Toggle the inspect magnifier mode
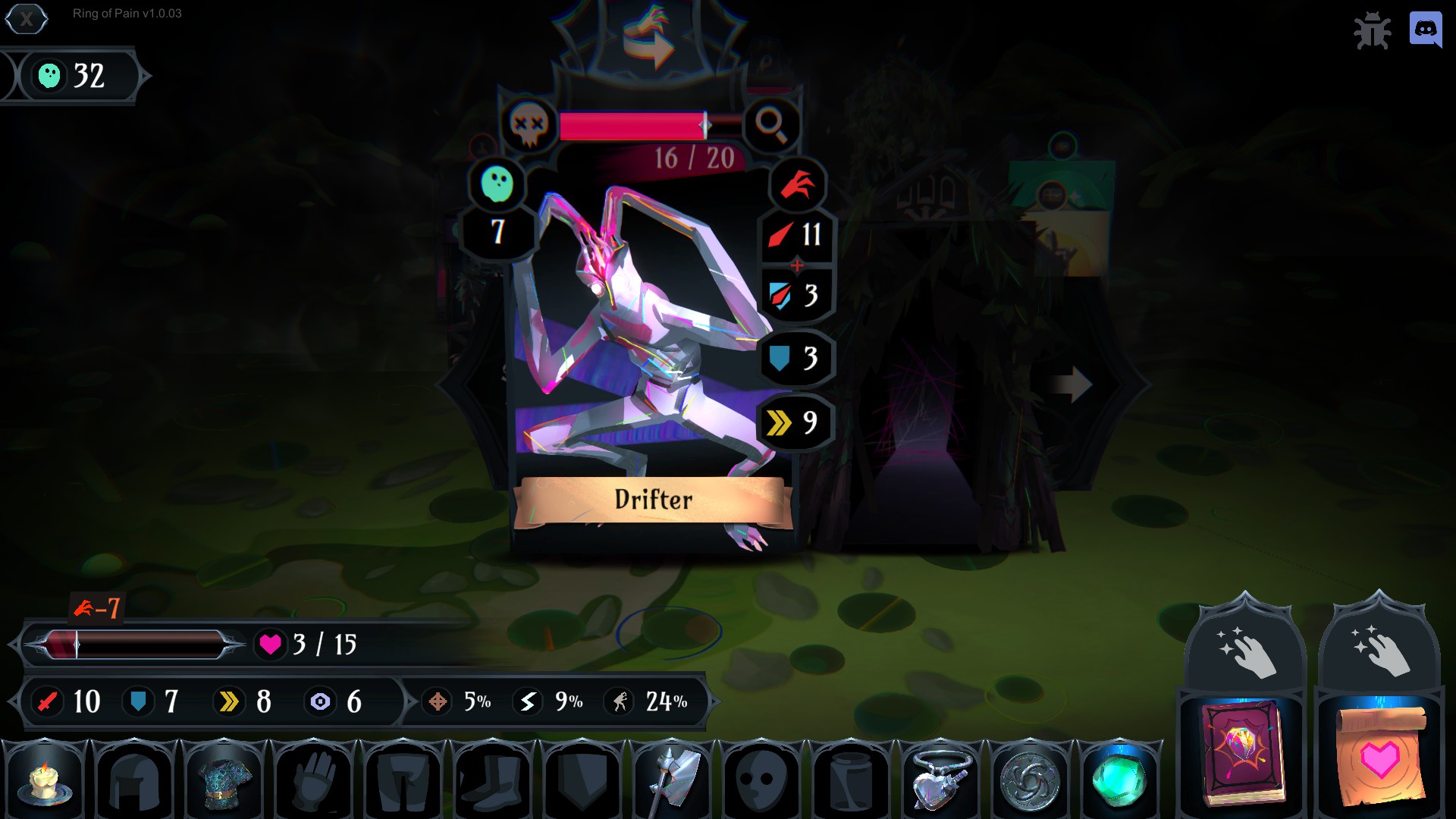 tap(773, 125)
